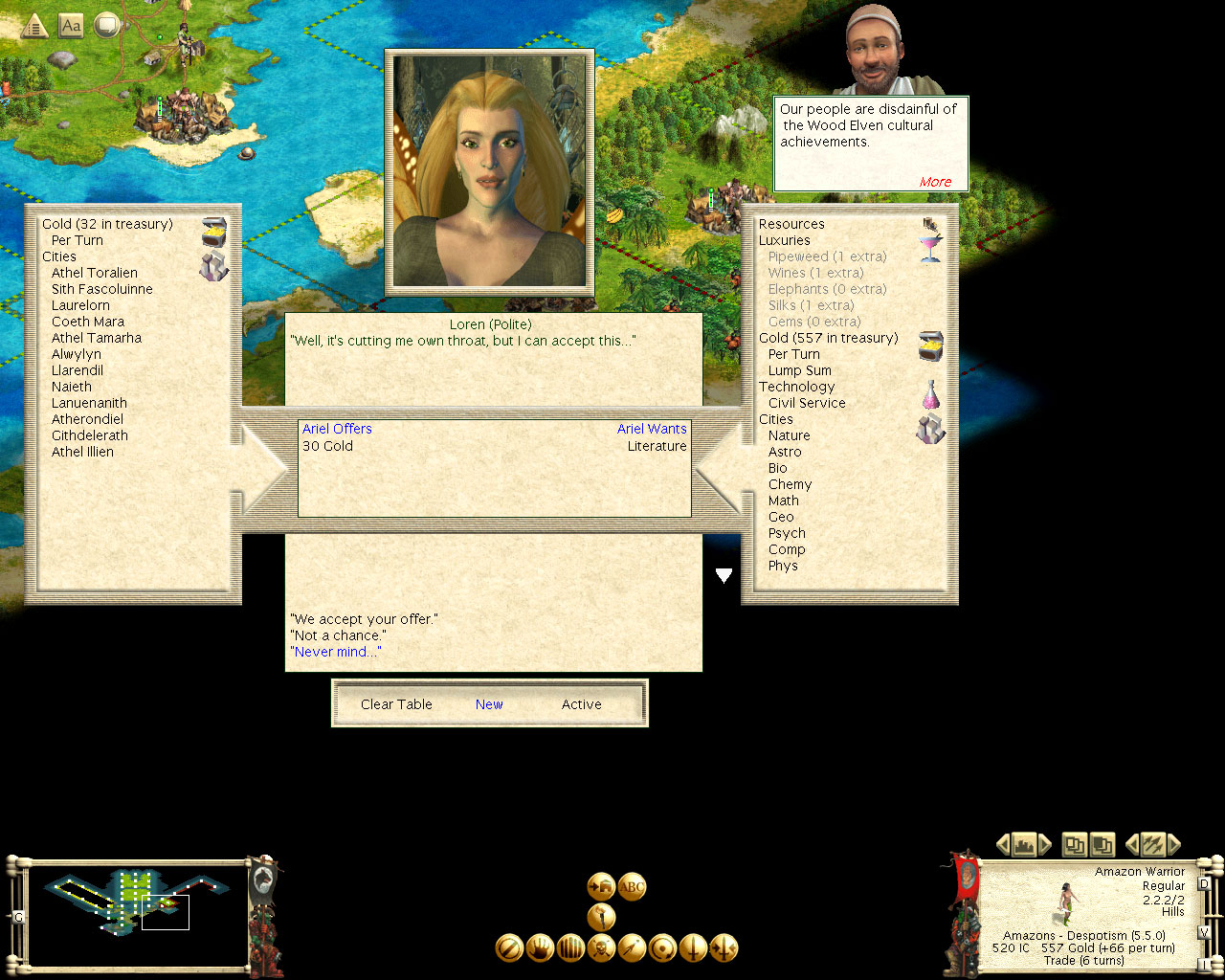Activate the Skip Turn command
1225x980 pixels.
coord(508,947)
